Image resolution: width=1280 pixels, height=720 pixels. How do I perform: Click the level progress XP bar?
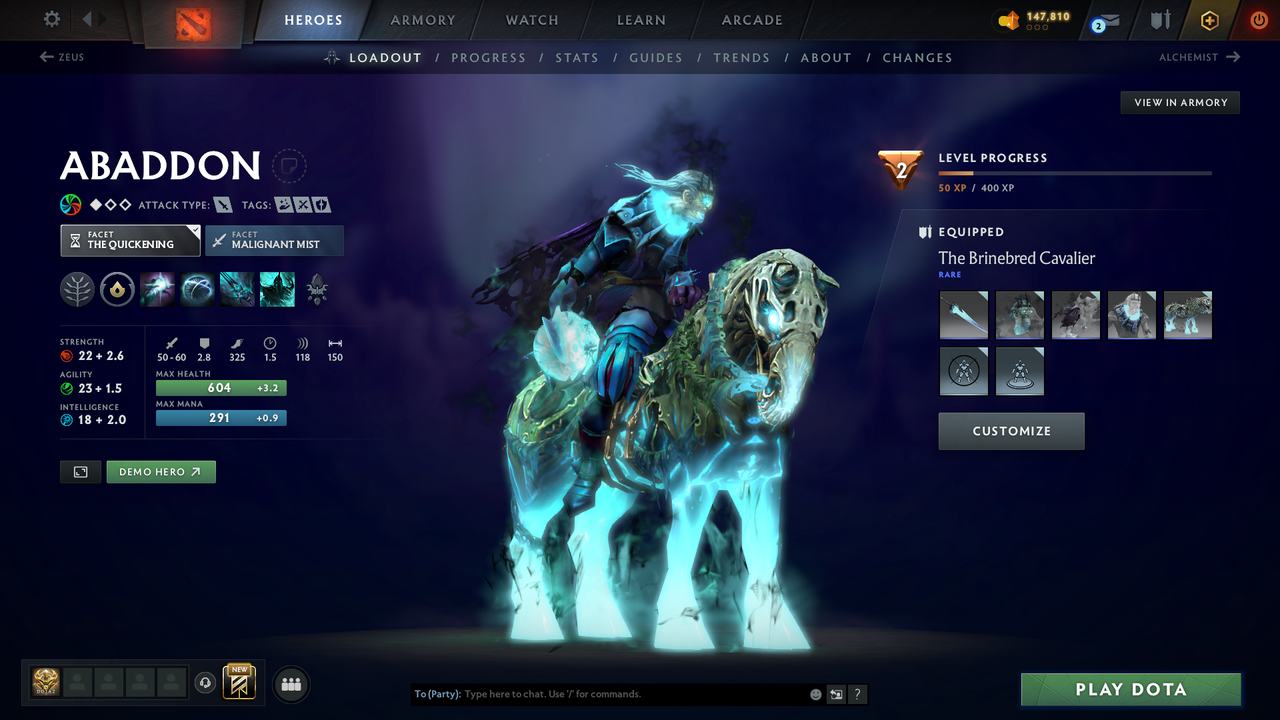(1075, 172)
